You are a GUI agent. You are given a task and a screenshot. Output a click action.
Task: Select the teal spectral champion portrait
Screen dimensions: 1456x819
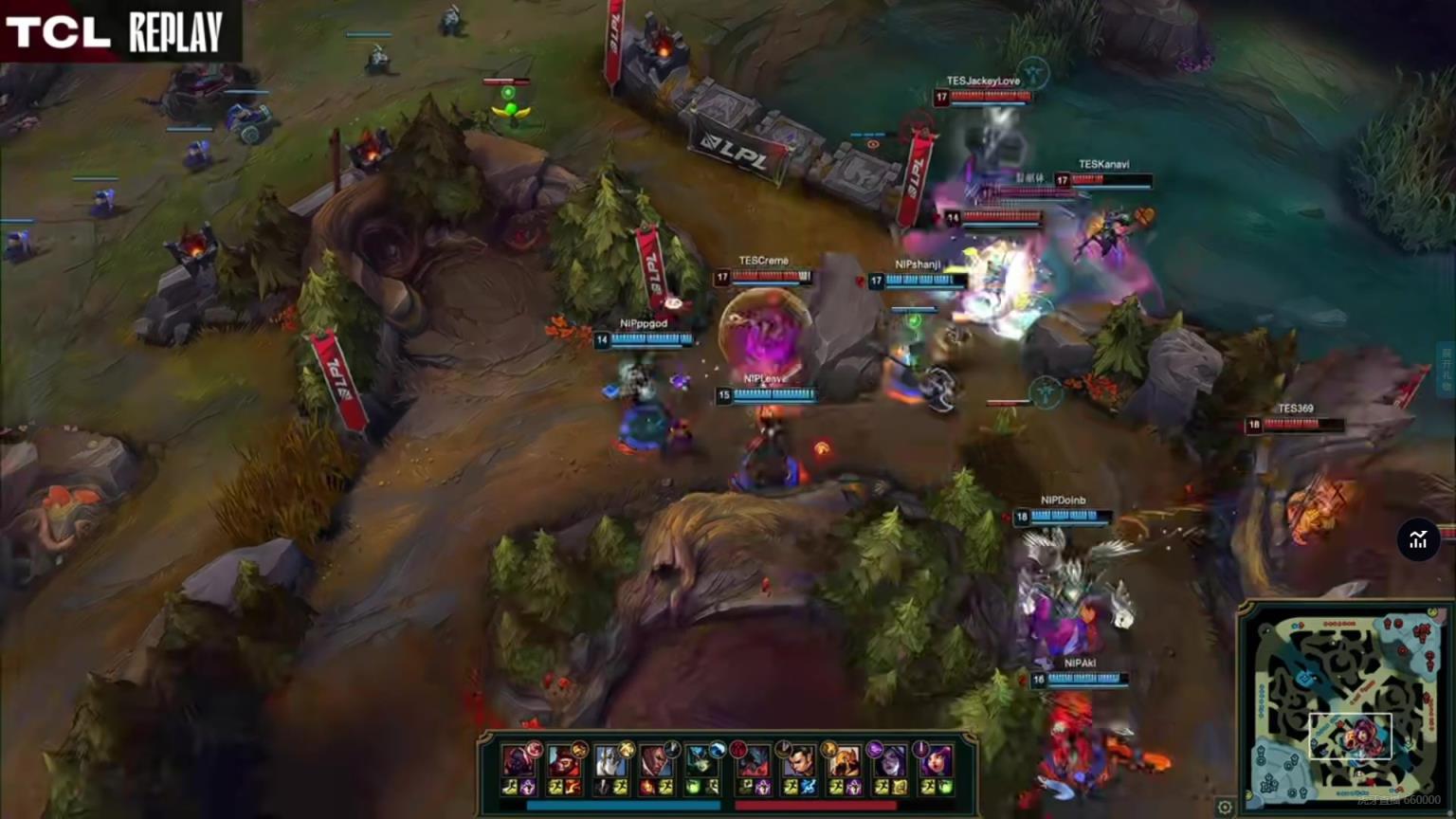702,761
